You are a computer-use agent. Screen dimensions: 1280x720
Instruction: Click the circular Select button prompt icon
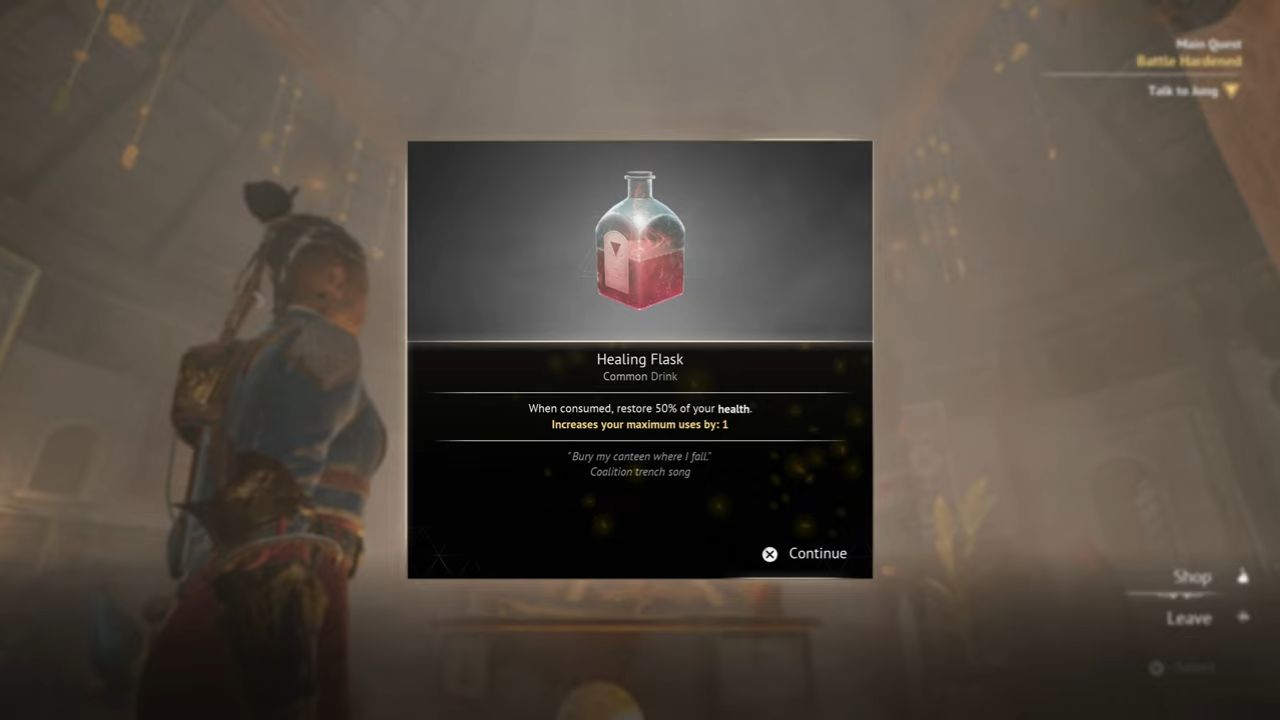click(x=1156, y=668)
